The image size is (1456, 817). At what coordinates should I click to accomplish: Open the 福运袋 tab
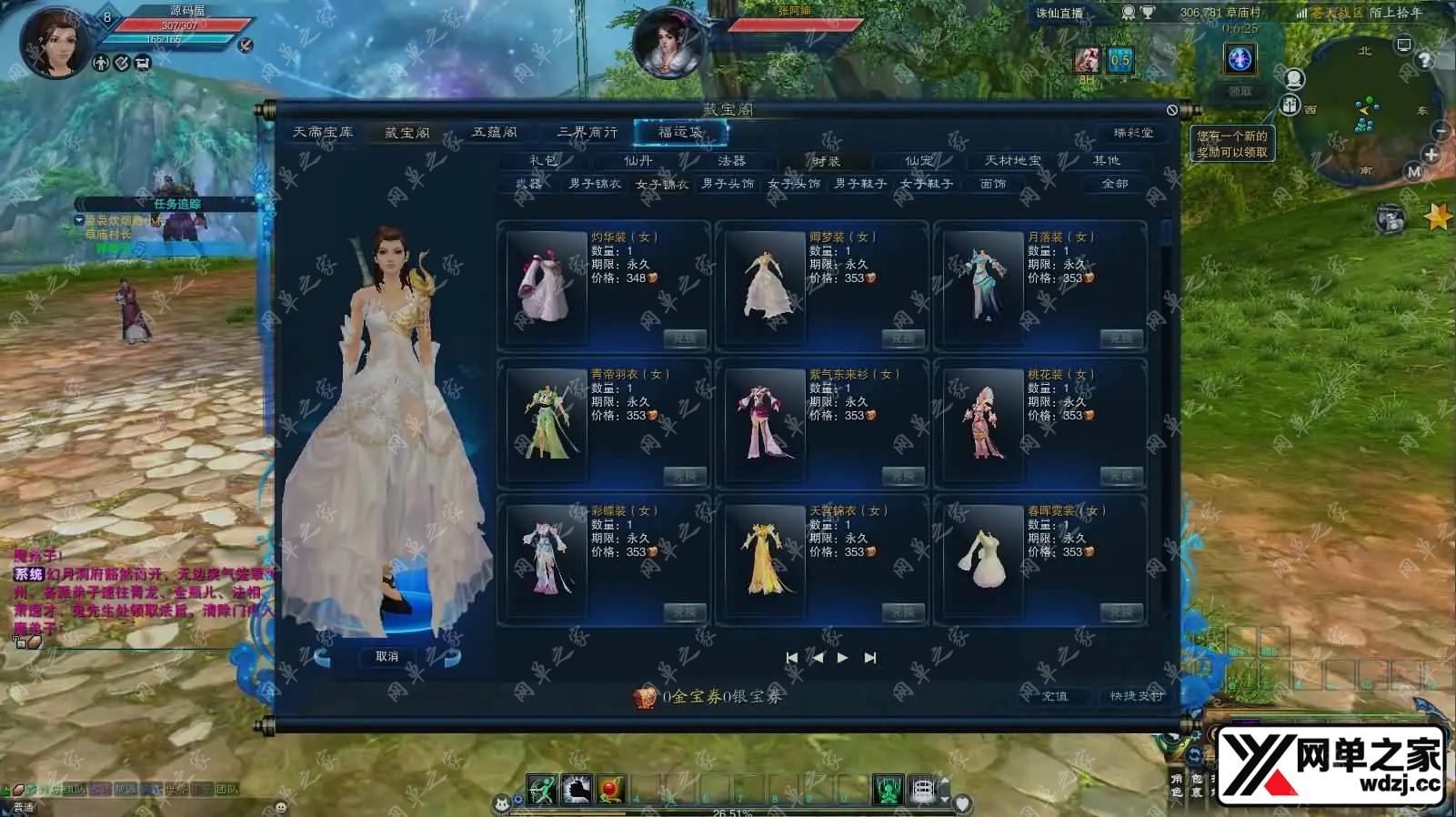click(x=680, y=133)
